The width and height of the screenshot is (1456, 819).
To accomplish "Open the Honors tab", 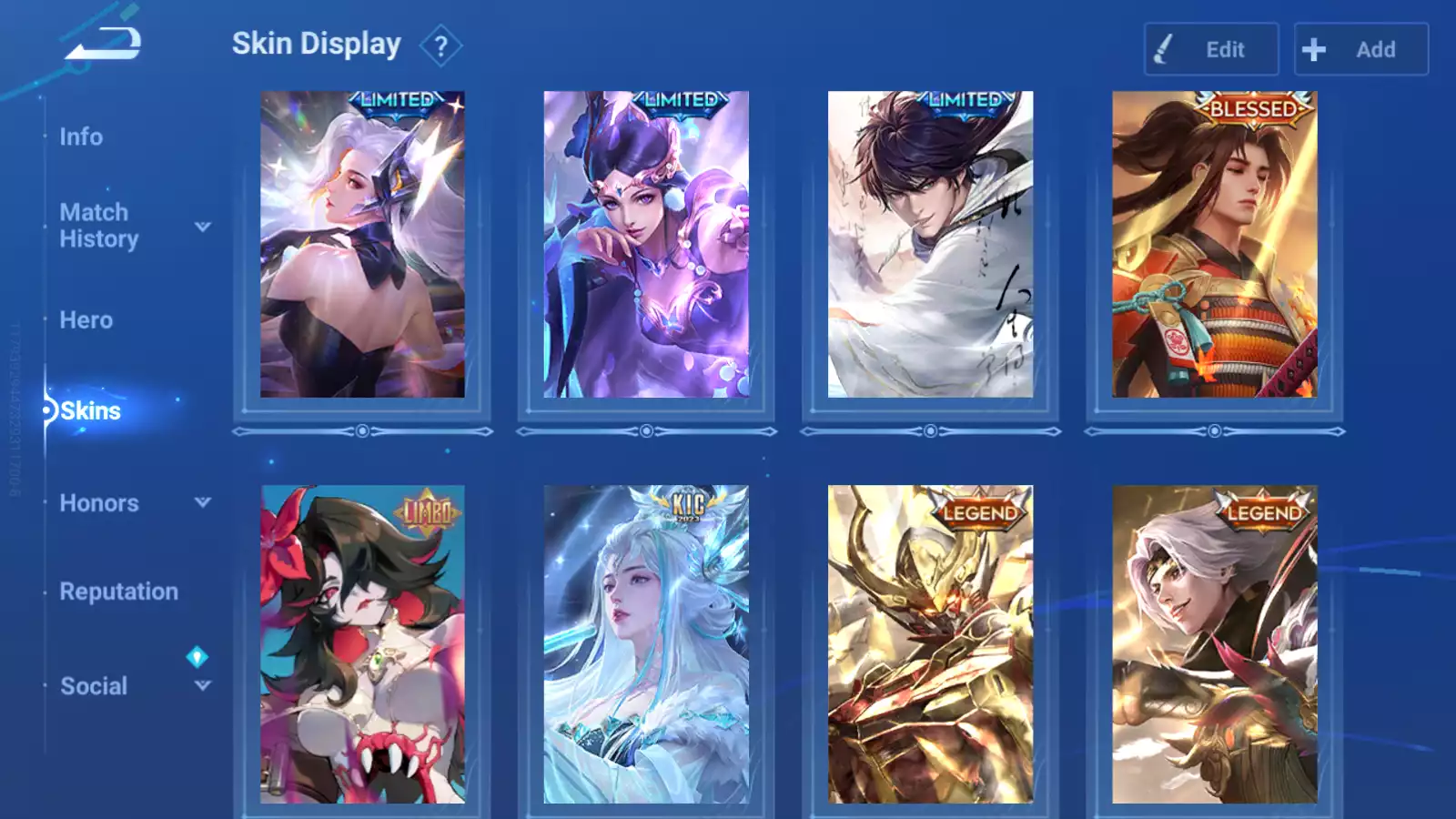I will (99, 503).
